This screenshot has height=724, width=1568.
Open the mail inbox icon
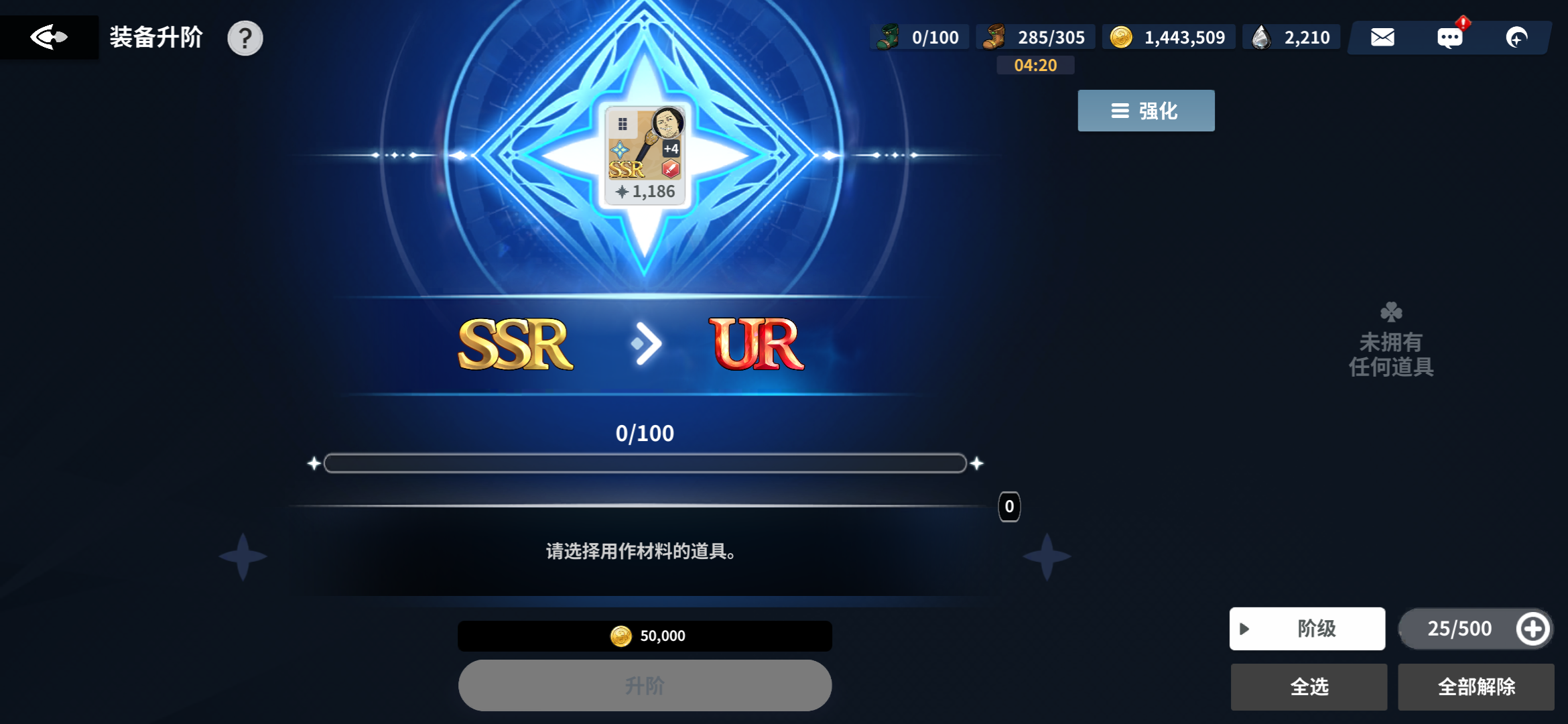pyautogui.click(x=1382, y=38)
